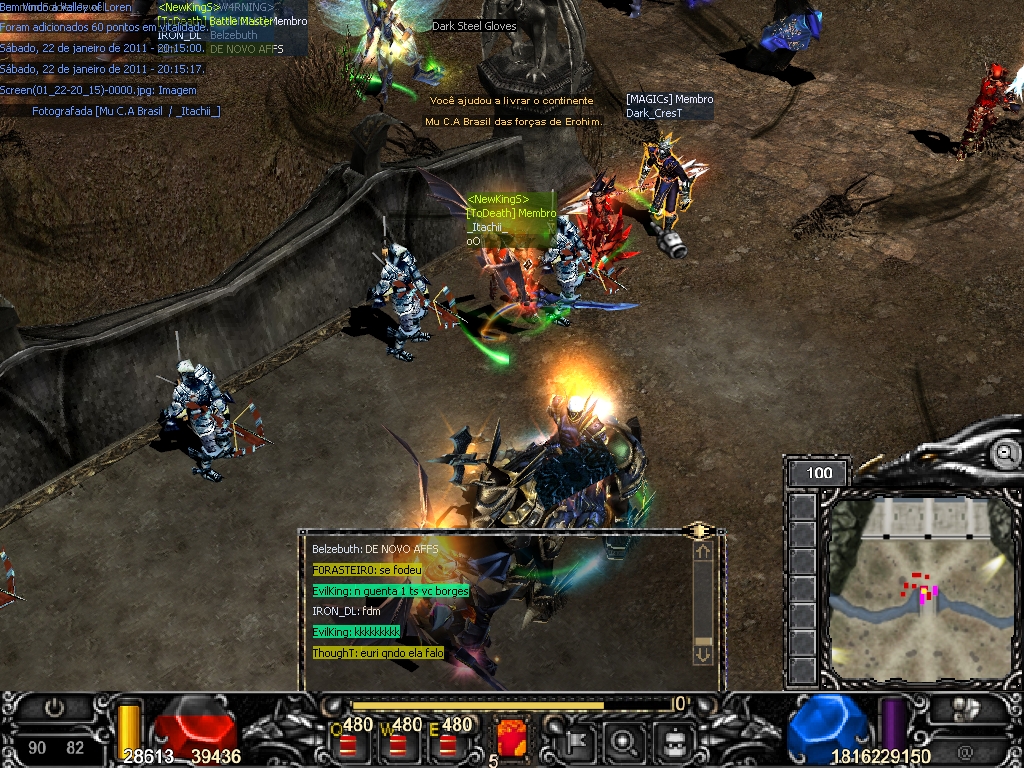
Task: Click the magnifying glass button on the bottom bar
Action: click(625, 741)
